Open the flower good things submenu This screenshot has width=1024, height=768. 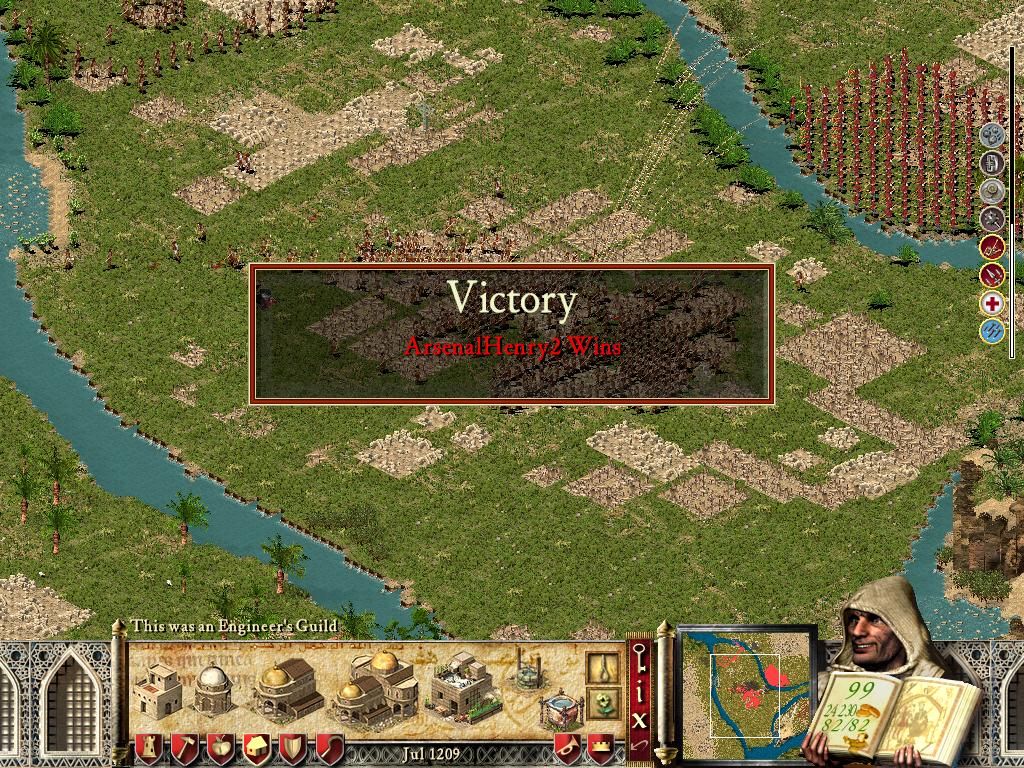pyautogui.click(x=601, y=701)
